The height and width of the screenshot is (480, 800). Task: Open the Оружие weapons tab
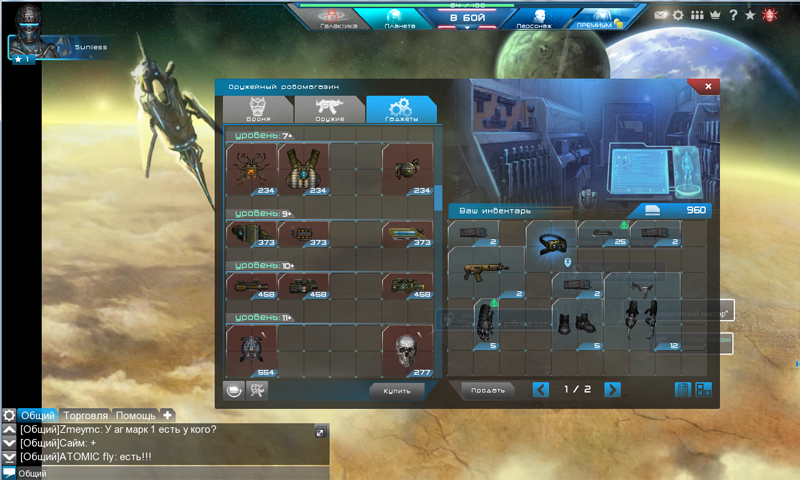329,109
